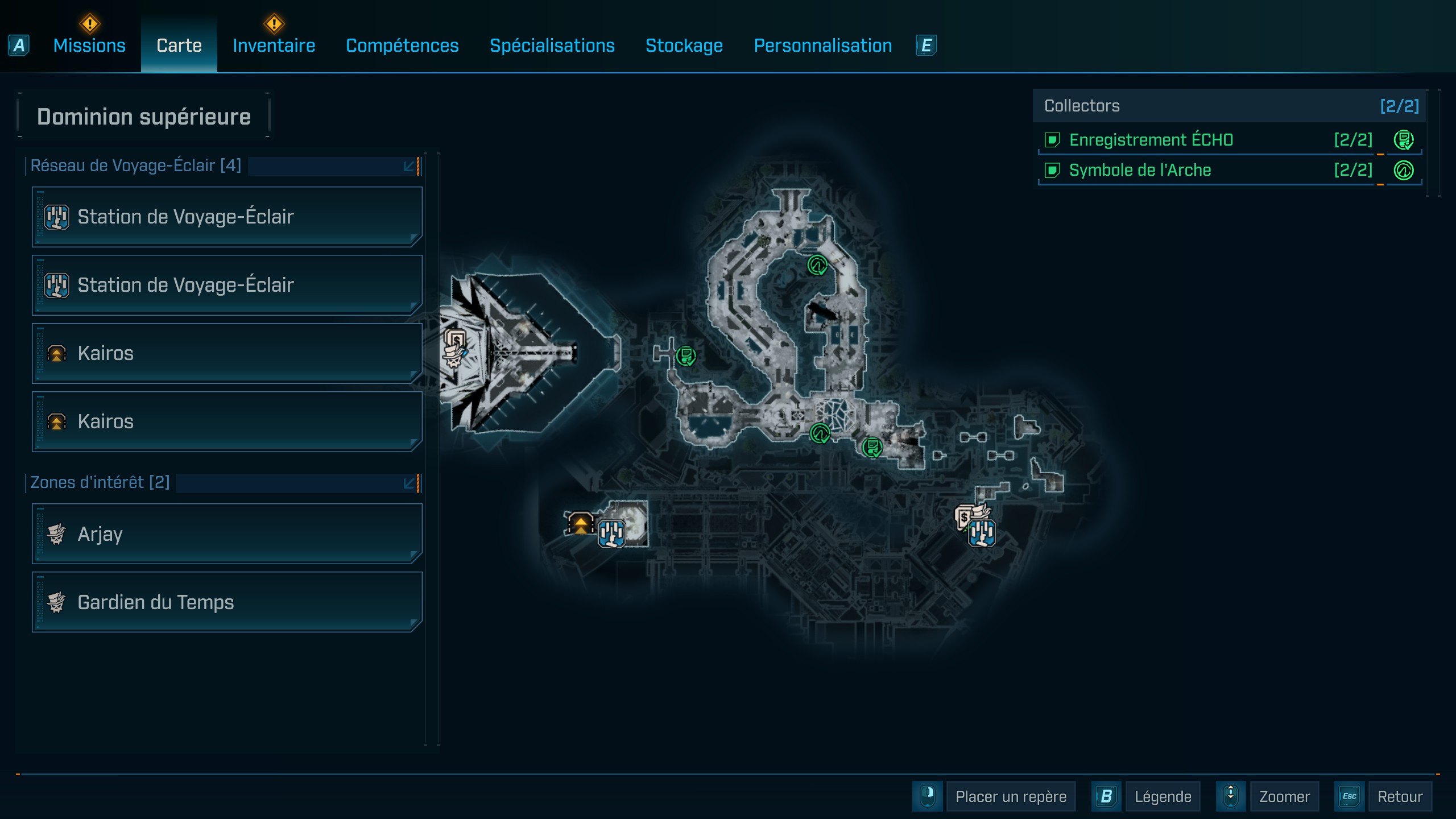Open the Stockage tab
Image resolution: width=1456 pixels, height=819 pixels.
pyautogui.click(x=684, y=45)
